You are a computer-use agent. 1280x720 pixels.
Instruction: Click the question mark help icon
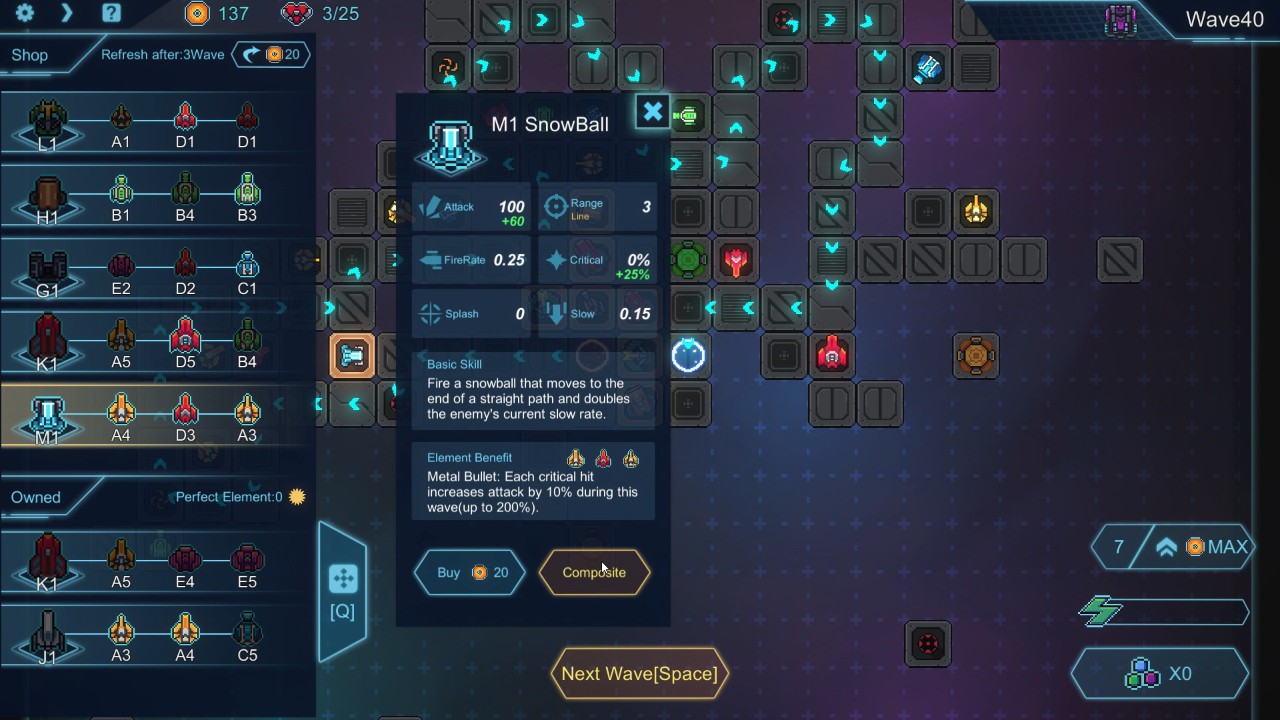[111, 13]
